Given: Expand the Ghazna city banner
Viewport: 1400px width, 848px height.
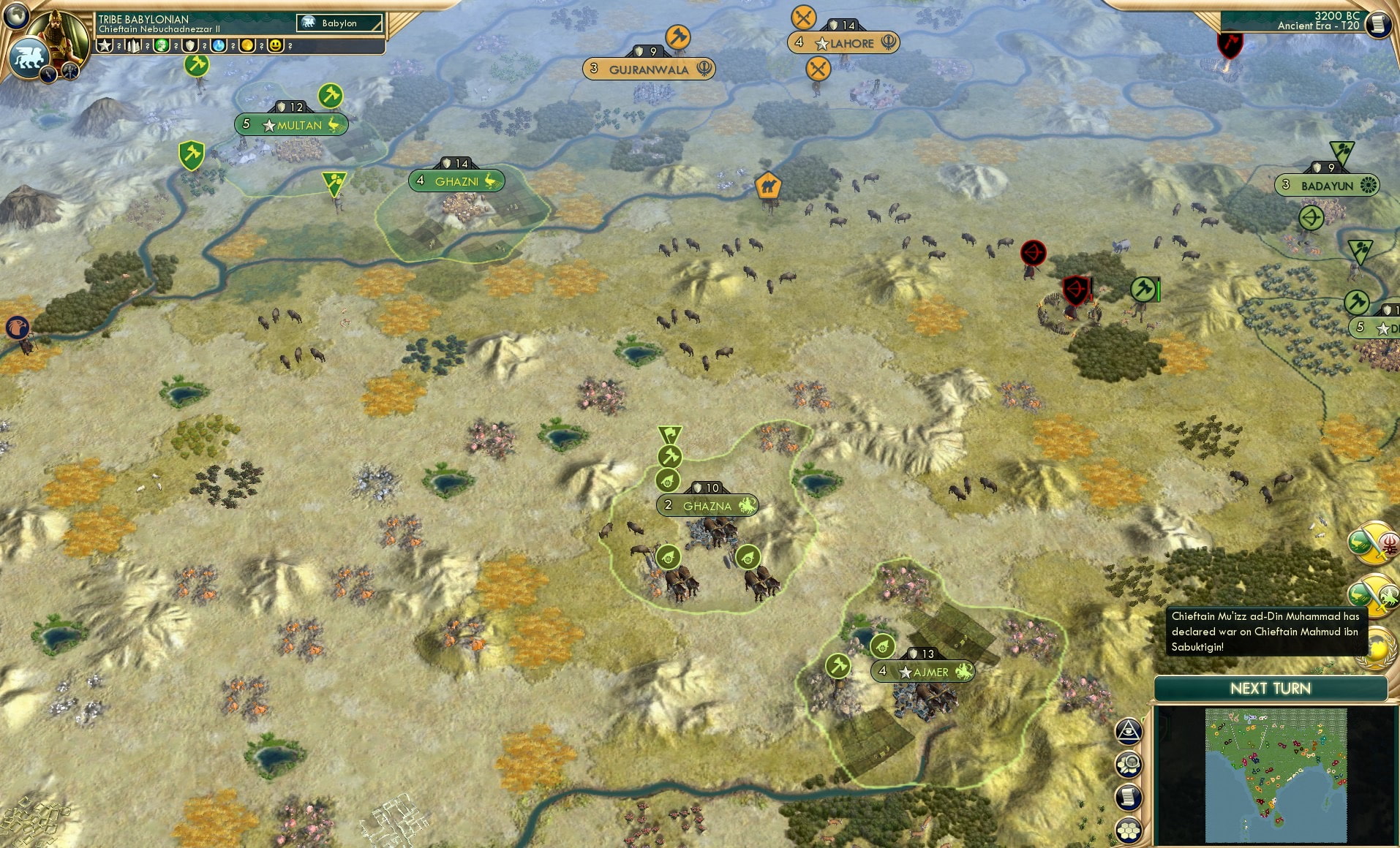Looking at the screenshot, I should [707, 505].
